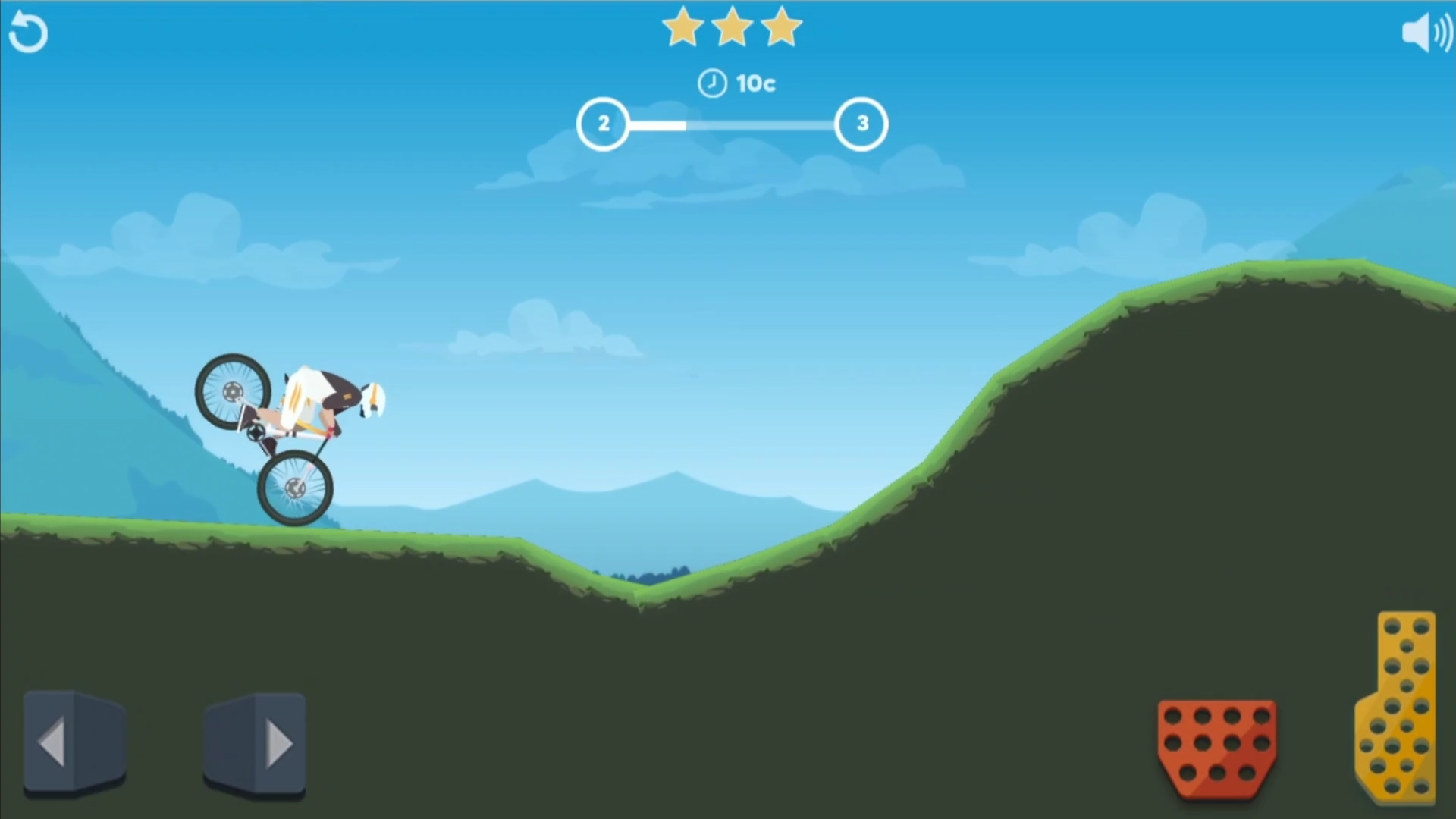
Task: Open checkpoint 2 circle marker
Action: (604, 124)
